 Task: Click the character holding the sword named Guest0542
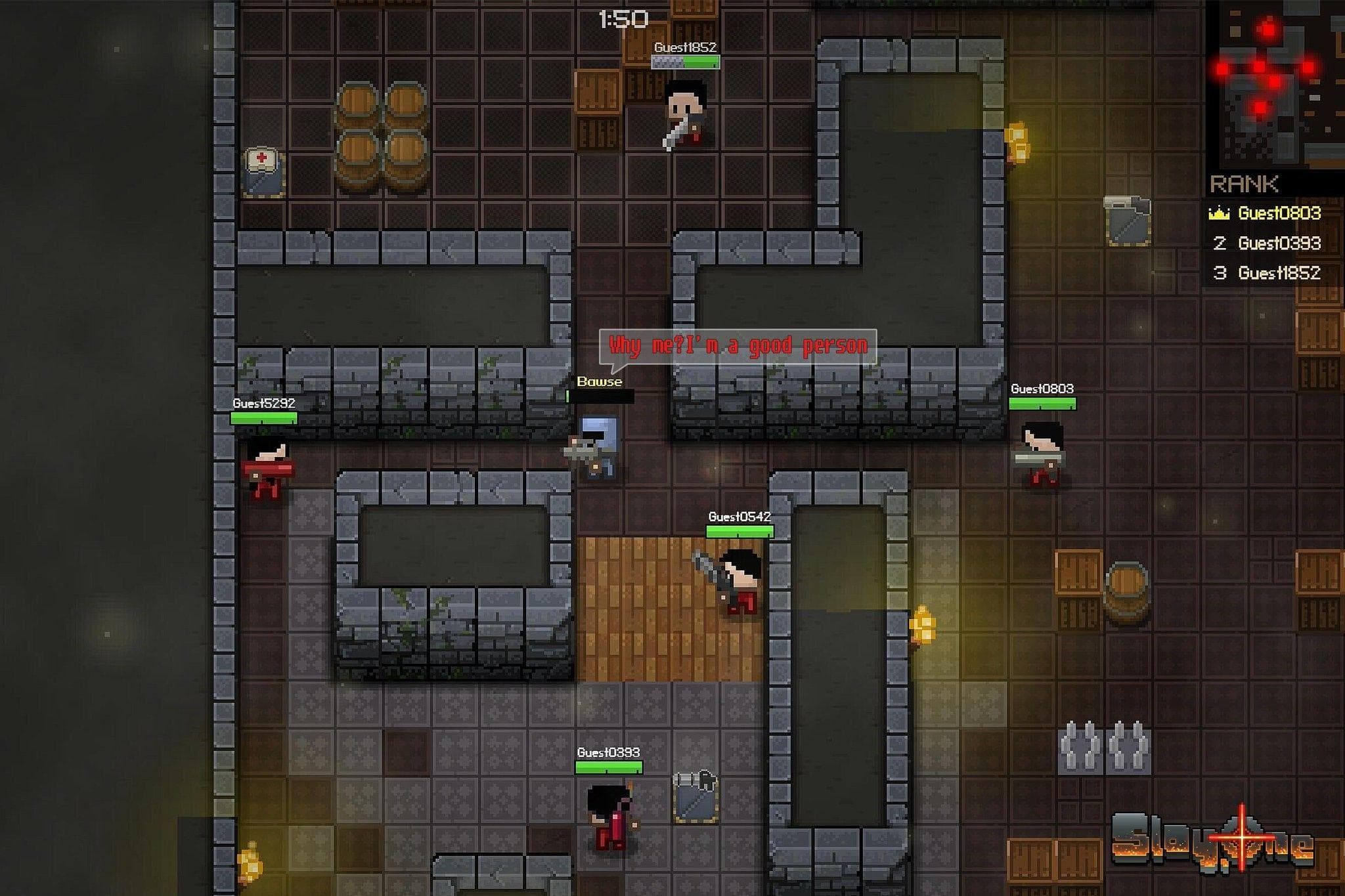739,578
